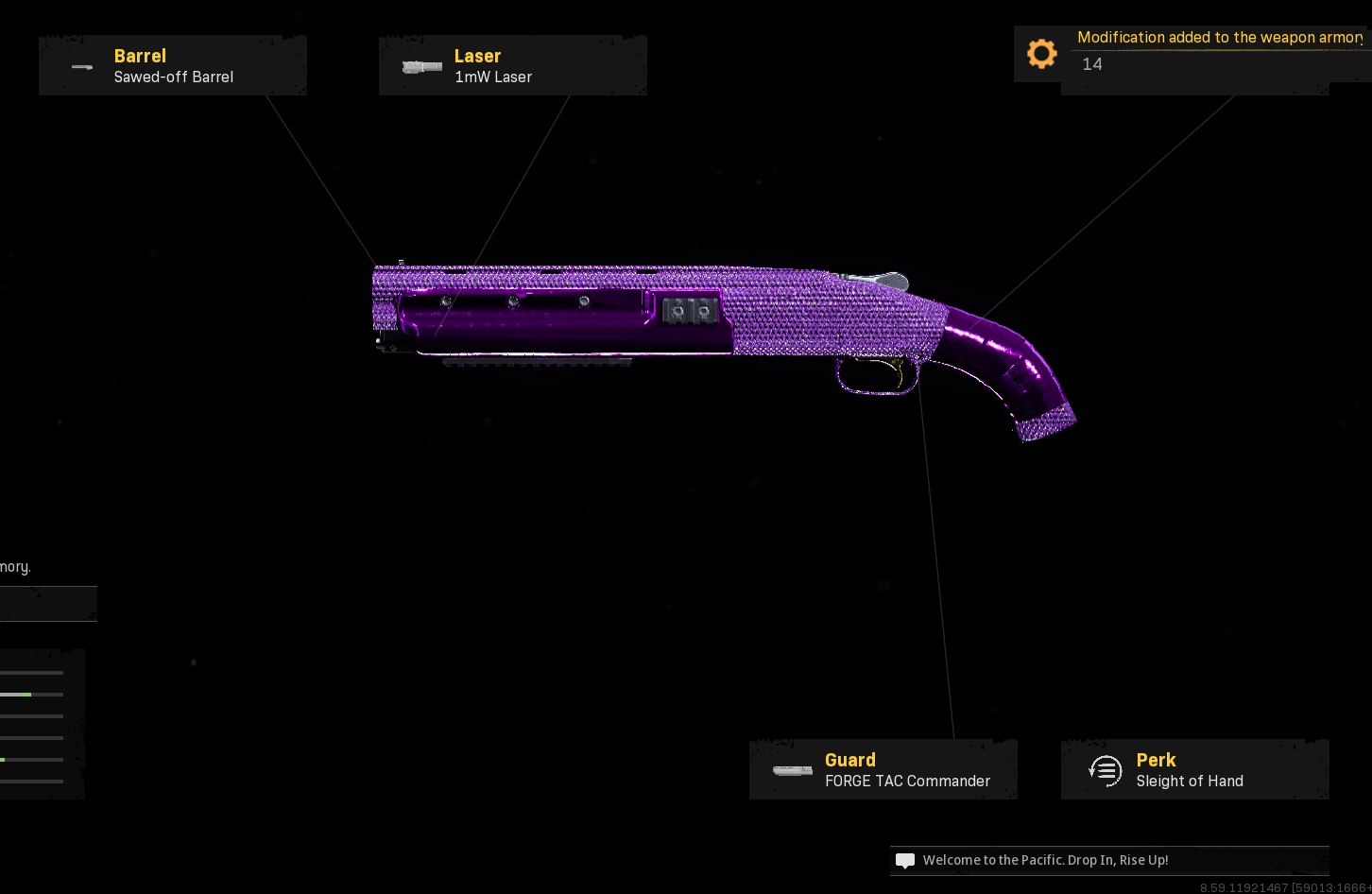The width and height of the screenshot is (1372, 894).
Task: Choose the FORGE TAC Commander Guard slot
Action: point(883,770)
